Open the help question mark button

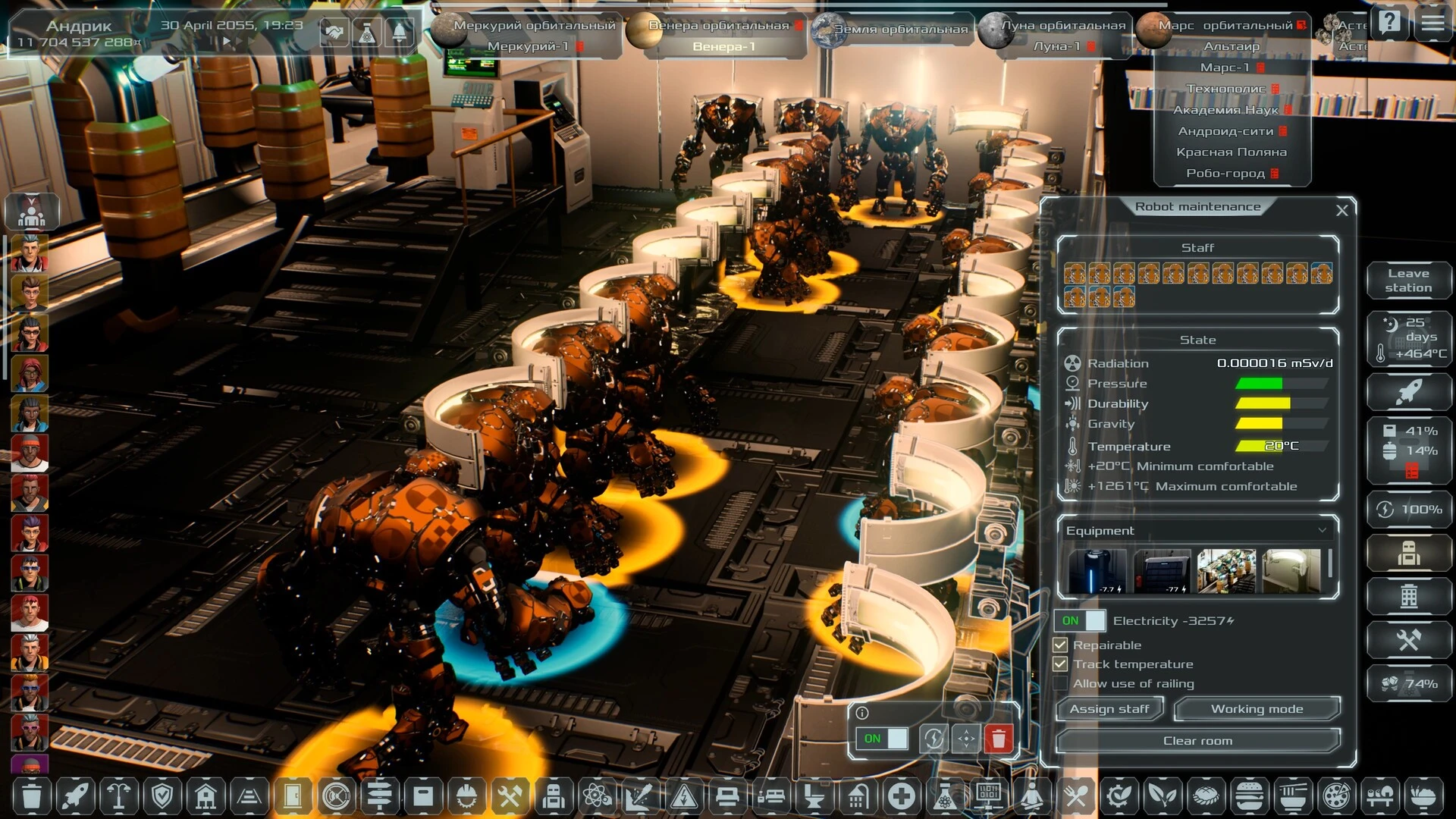tap(1389, 23)
